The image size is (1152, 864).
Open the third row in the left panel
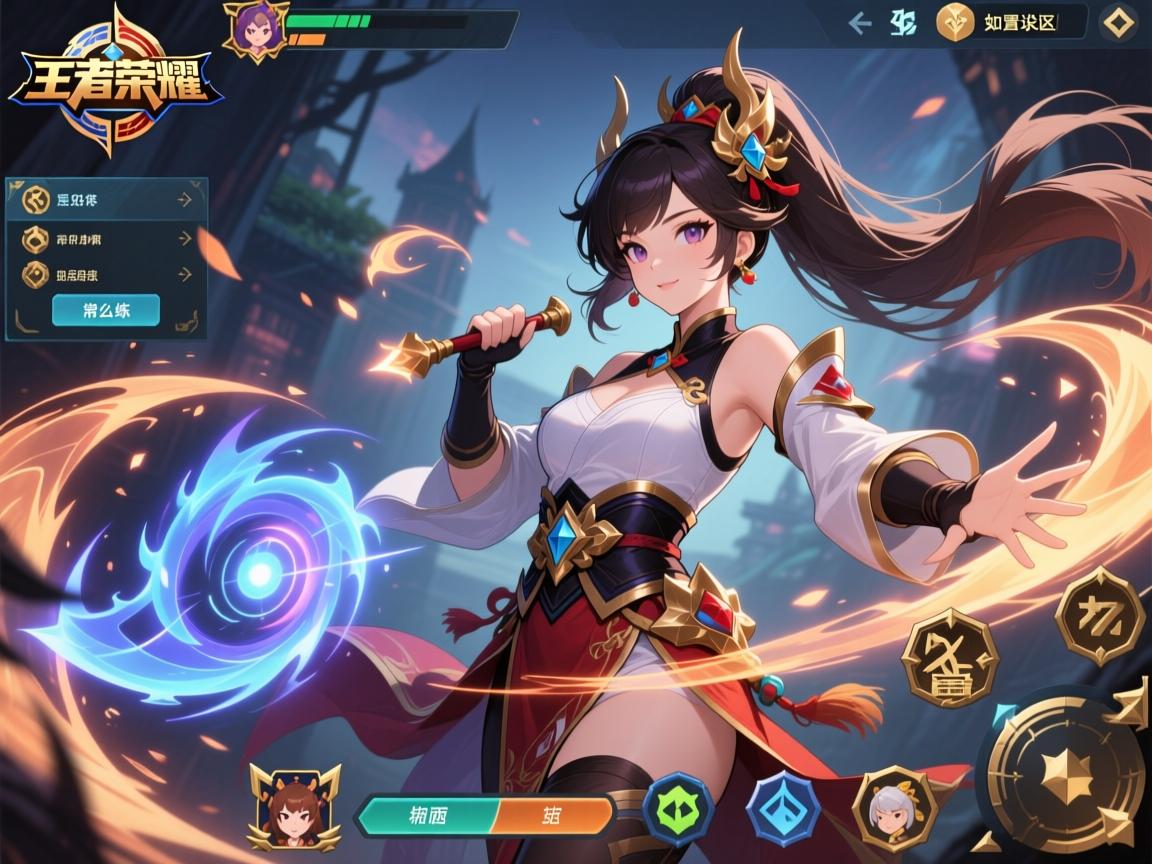coord(107,274)
